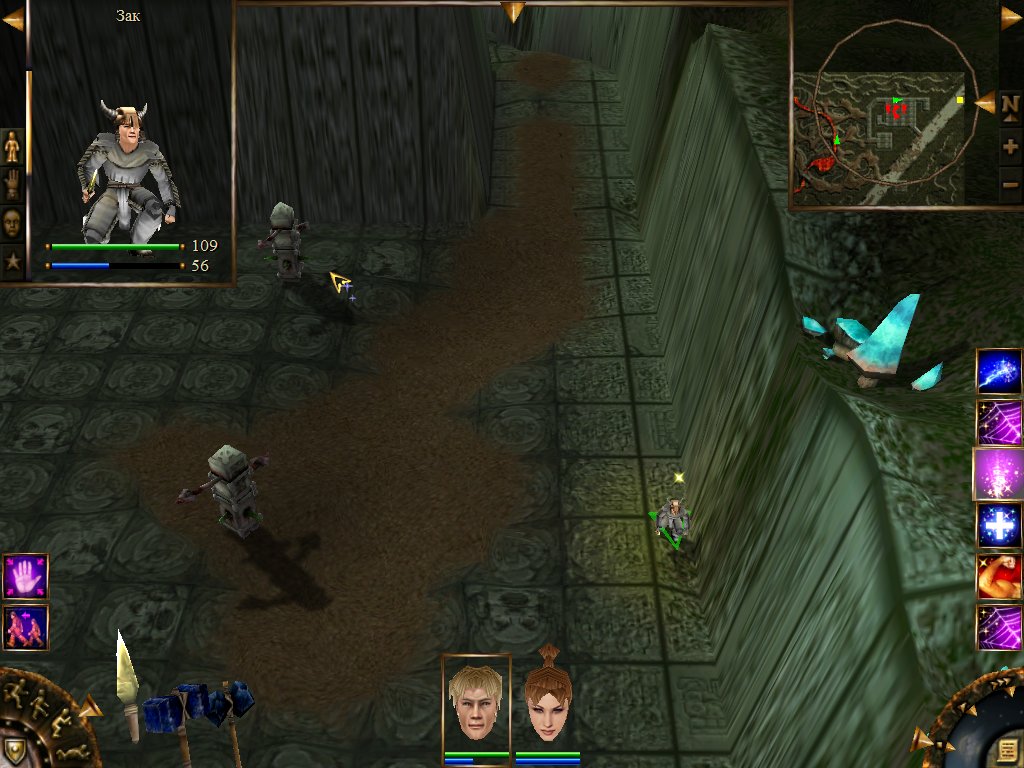Open the star tab
Image resolution: width=1024 pixels, height=768 pixels.
(12, 261)
